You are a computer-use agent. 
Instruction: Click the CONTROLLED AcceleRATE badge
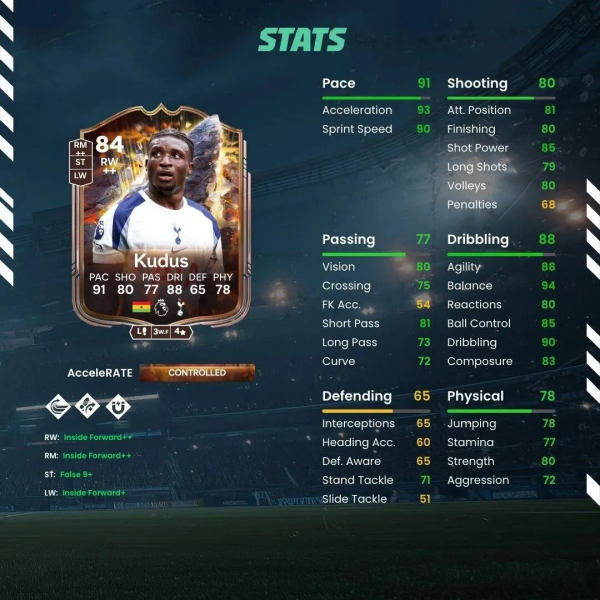coord(197,373)
